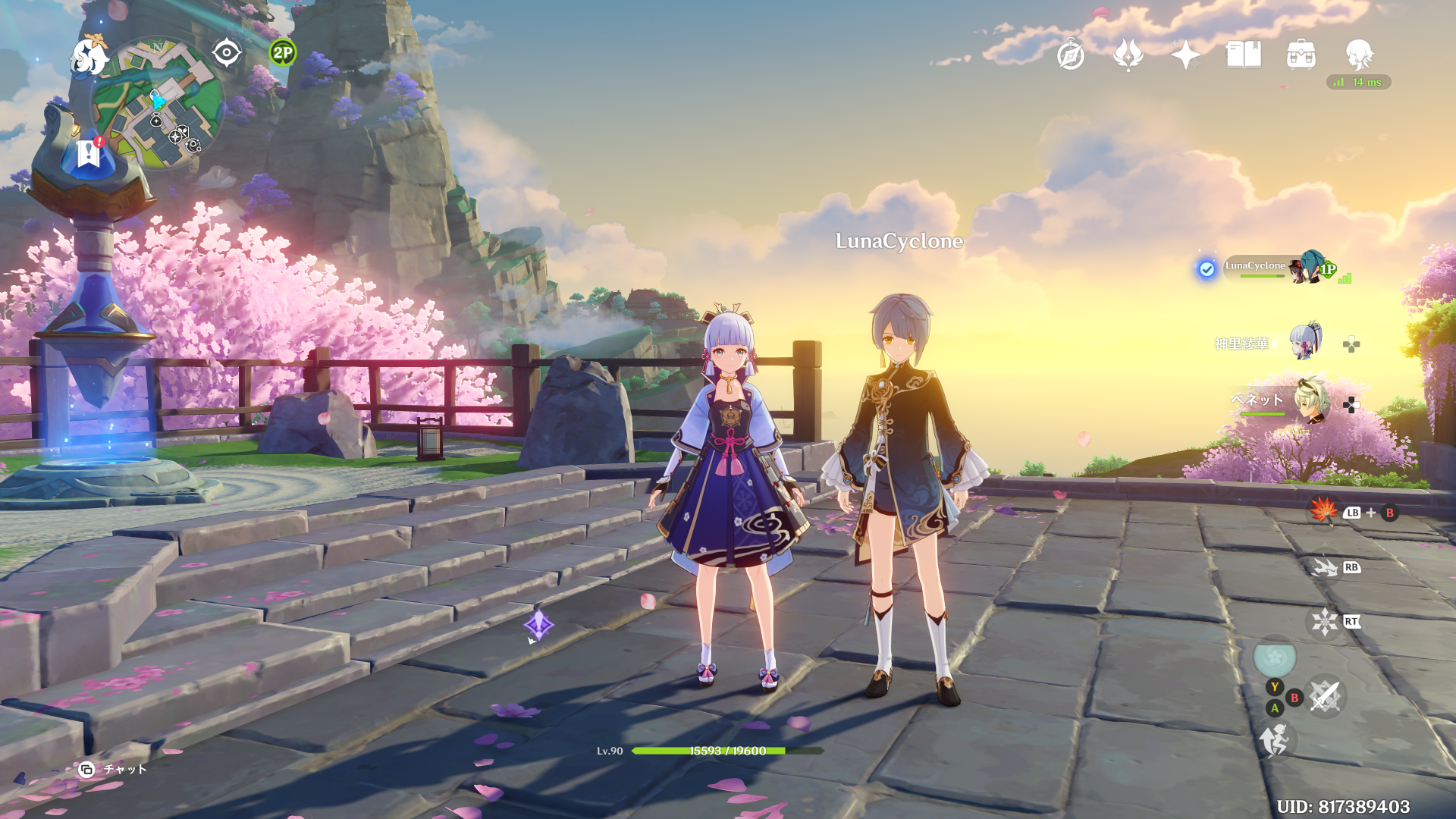Open the character screen icon
The width and height of the screenshot is (1456, 819).
[x=1358, y=55]
